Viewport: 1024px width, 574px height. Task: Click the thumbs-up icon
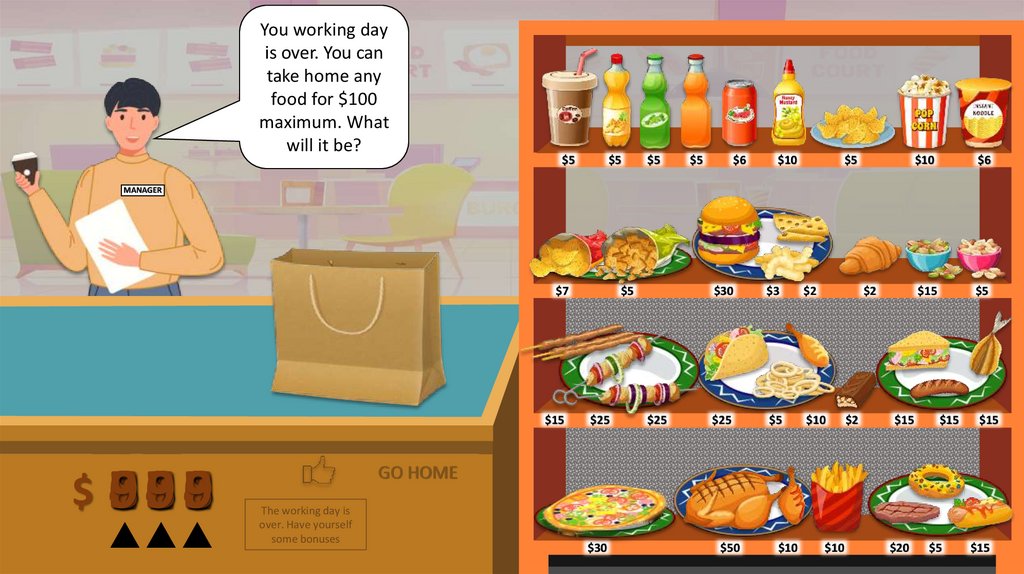click(x=318, y=470)
